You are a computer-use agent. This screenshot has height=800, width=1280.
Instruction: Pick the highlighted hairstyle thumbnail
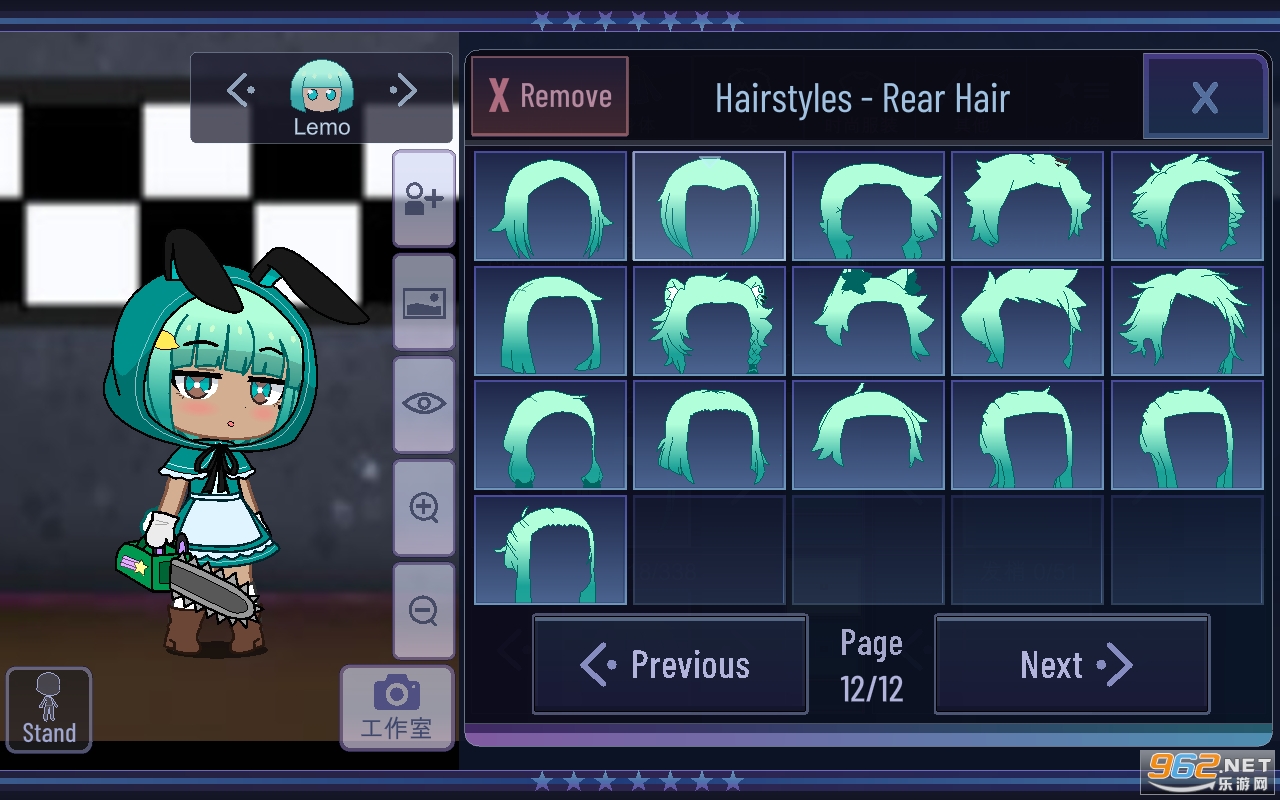(x=709, y=206)
